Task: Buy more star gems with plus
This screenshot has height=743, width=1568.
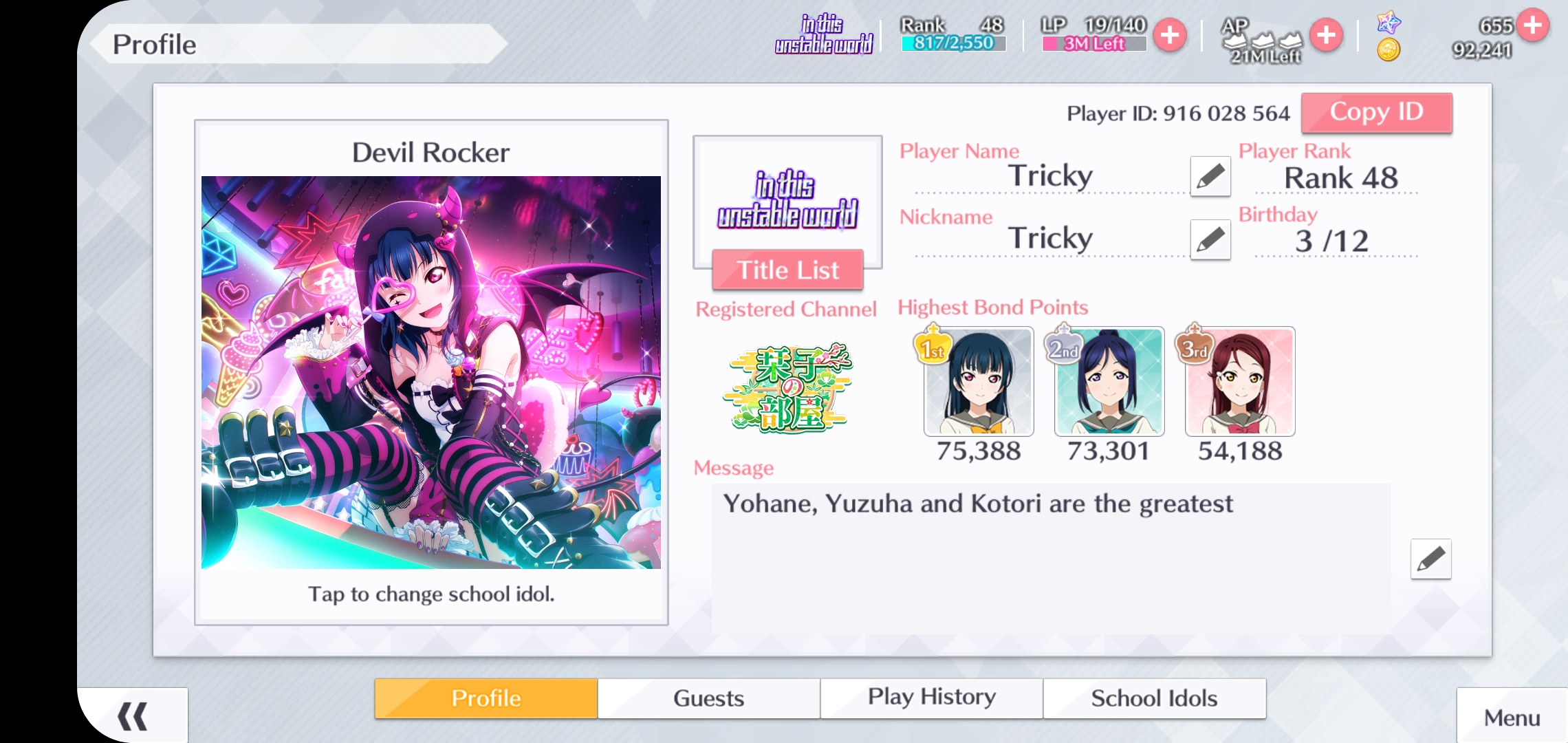Action: [1533, 25]
